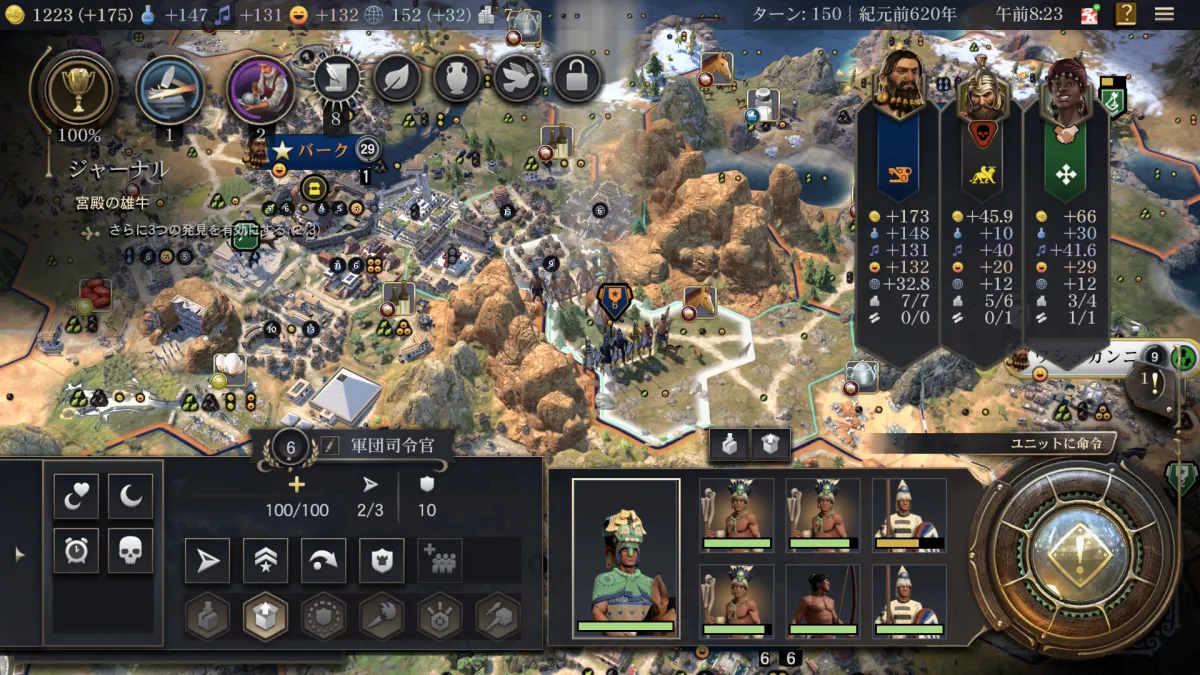Open the leaf resources screen
The image size is (1200, 675).
(397, 78)
